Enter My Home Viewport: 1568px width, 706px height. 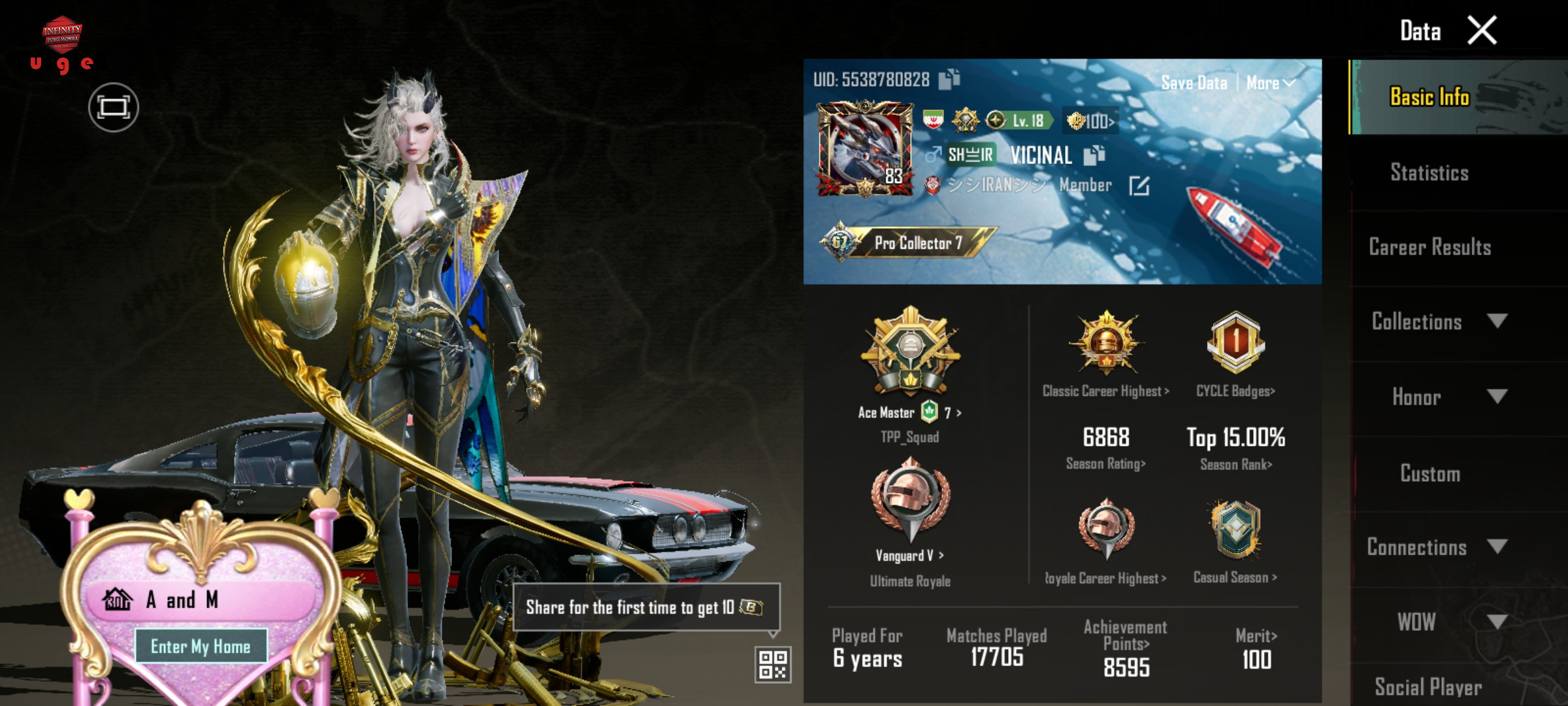pos(201,647)
